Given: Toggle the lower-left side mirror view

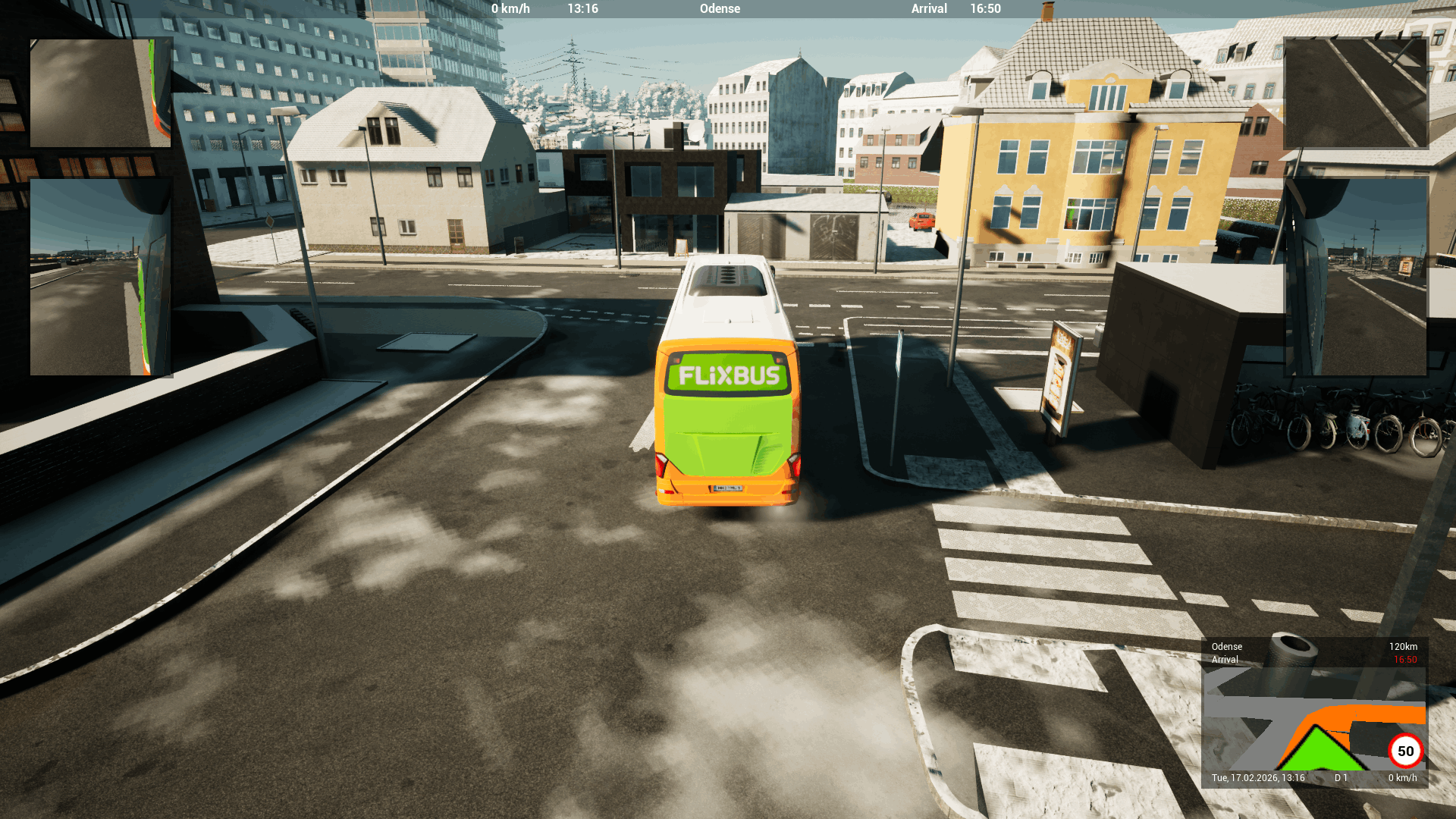Looking at the screenshot, I should (x=100, y=277).
